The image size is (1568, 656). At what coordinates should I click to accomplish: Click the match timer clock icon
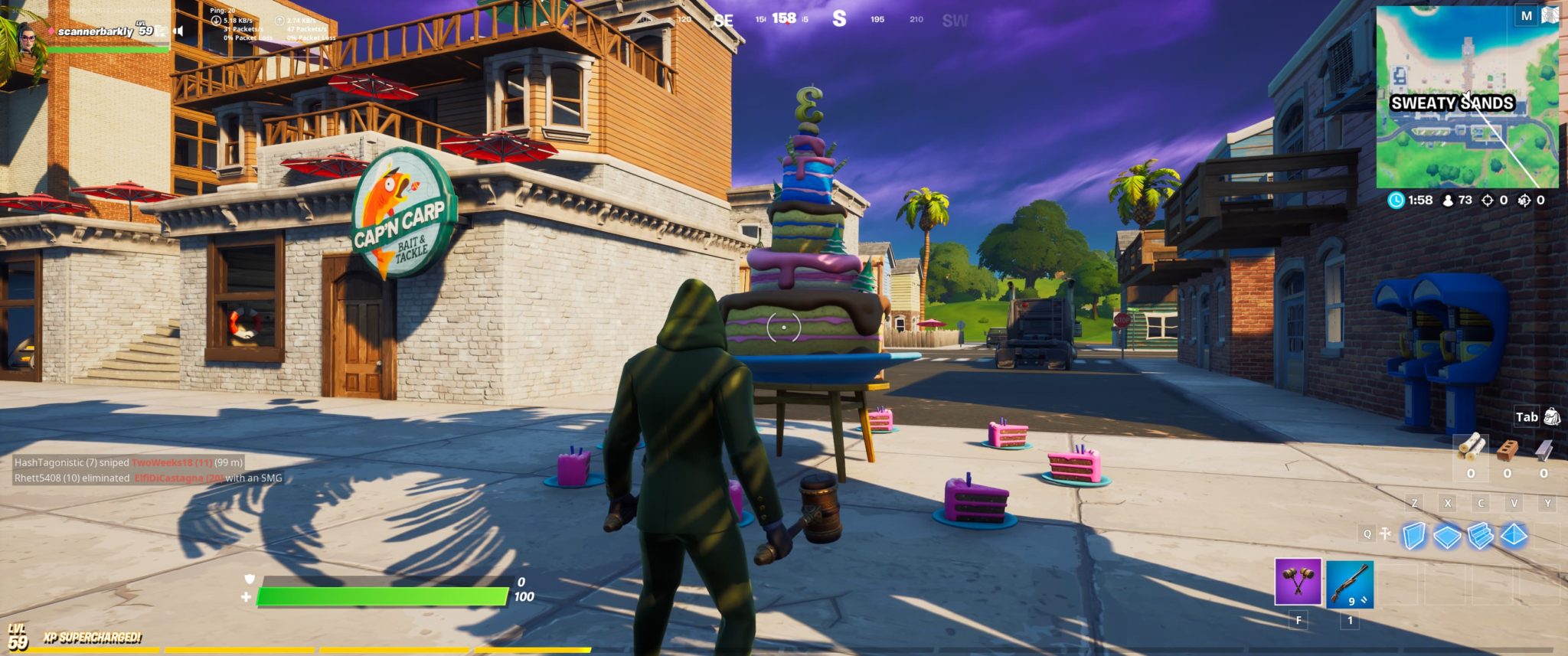(x=1396, y=200)
